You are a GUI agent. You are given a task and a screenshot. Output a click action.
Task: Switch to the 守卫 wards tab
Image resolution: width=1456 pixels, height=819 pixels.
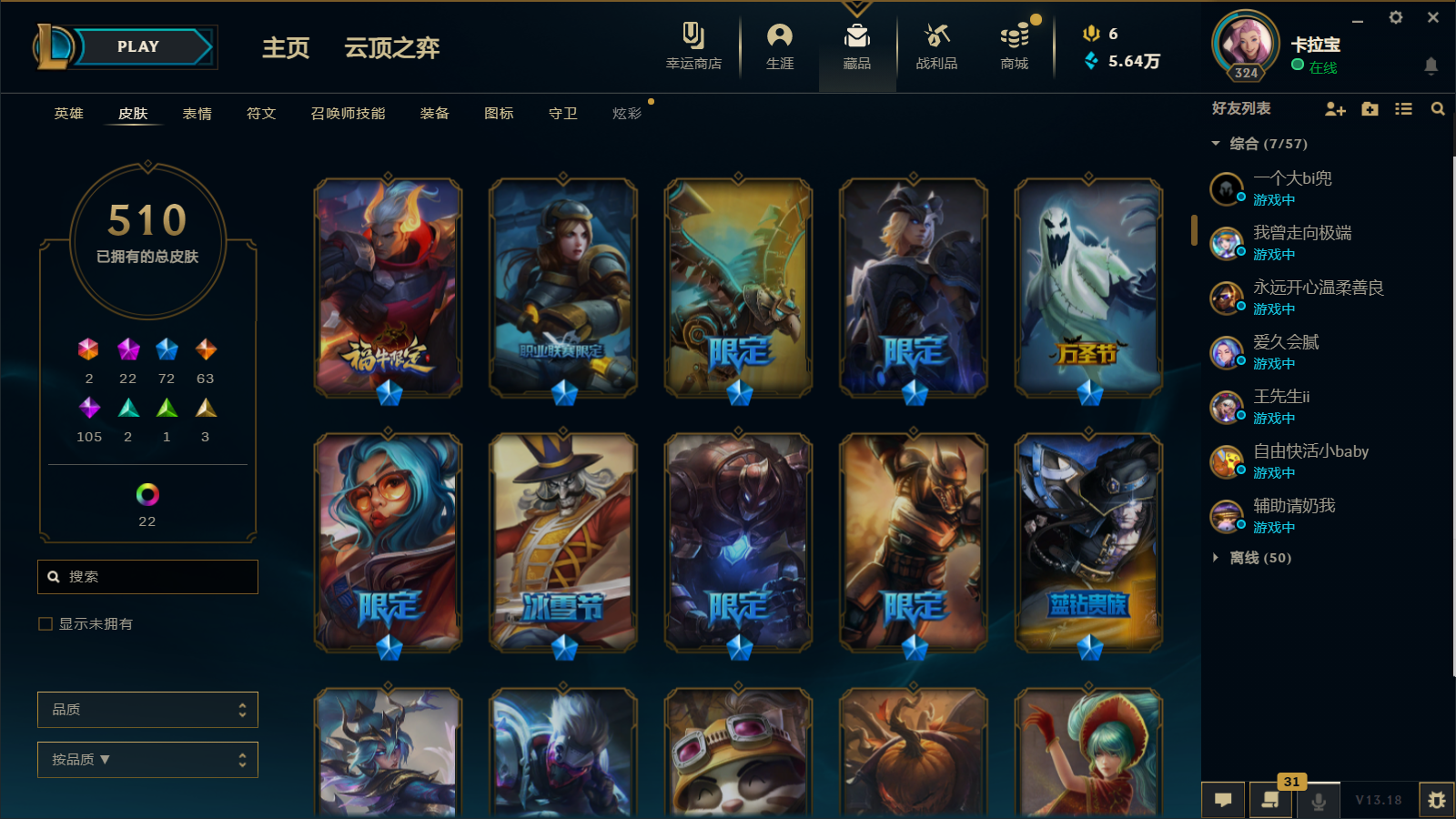pyautogui.click(x=562, y=114)
